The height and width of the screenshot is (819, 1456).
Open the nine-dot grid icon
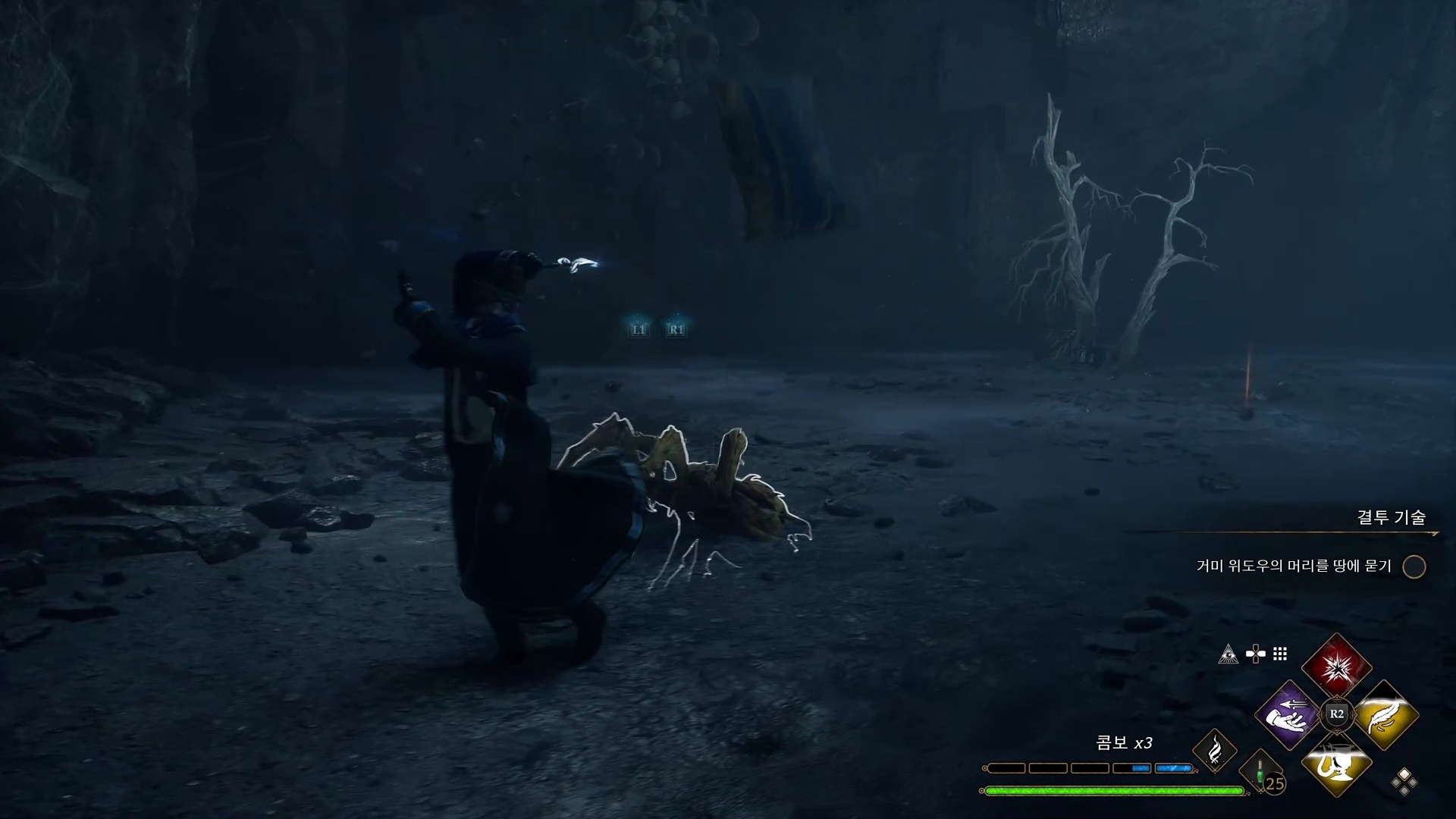coord(1280,654)
